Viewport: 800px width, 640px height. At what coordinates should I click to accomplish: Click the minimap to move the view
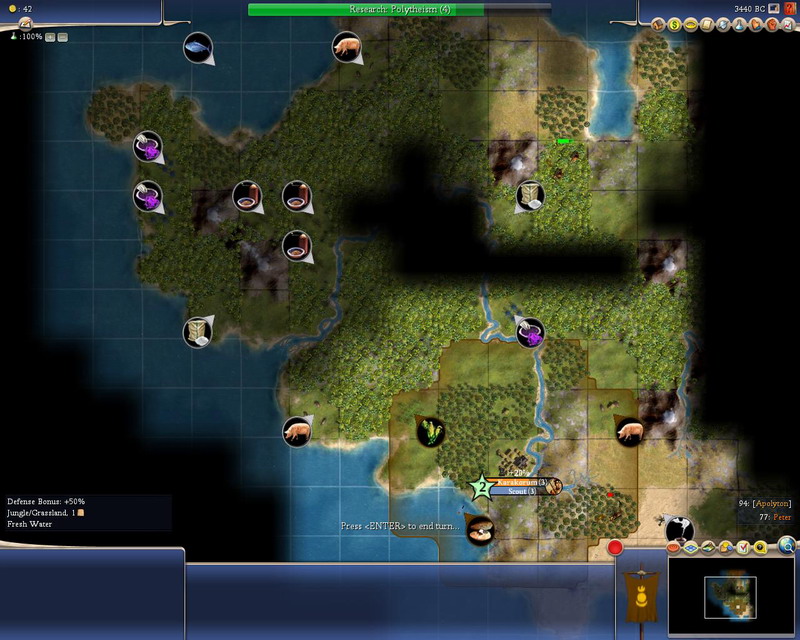pos(732,595)
